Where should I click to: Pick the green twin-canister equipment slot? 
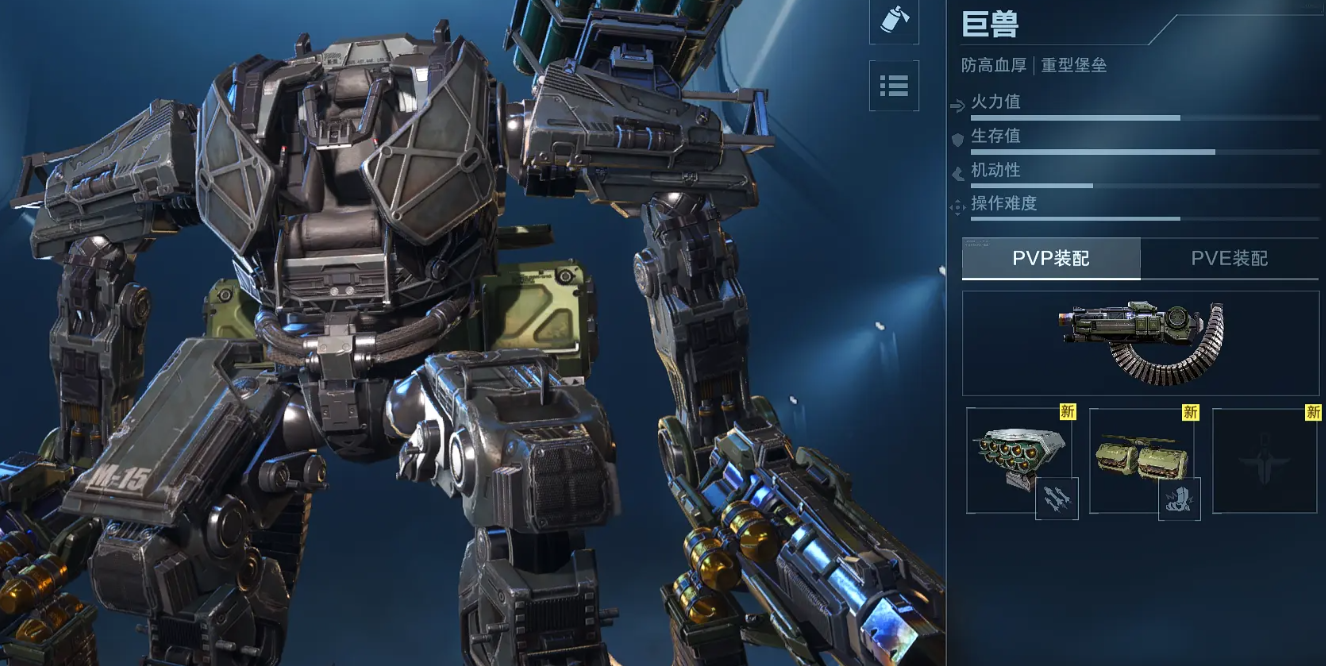tap(1143, 461)
